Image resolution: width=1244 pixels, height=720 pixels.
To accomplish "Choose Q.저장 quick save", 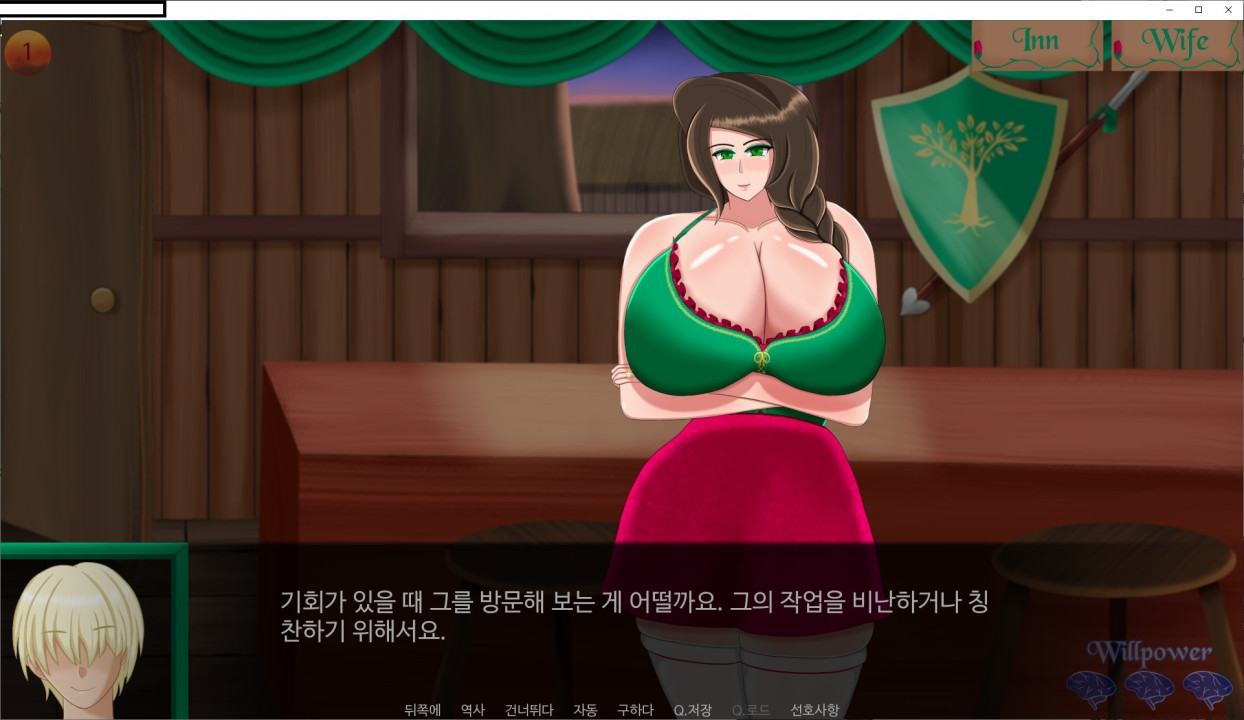I will (692, 710).
